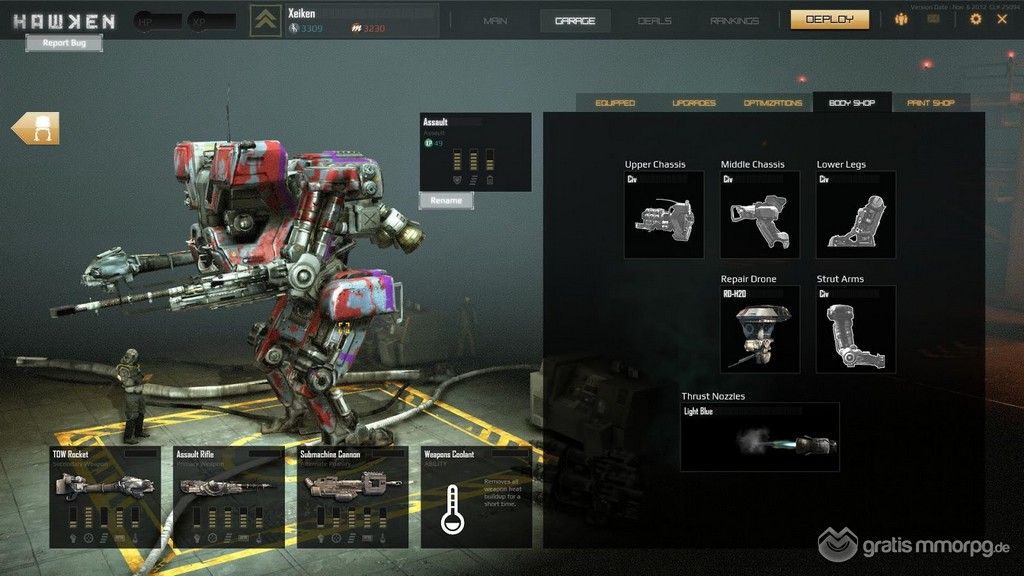Open the Main menu tab

pos(495,20)
